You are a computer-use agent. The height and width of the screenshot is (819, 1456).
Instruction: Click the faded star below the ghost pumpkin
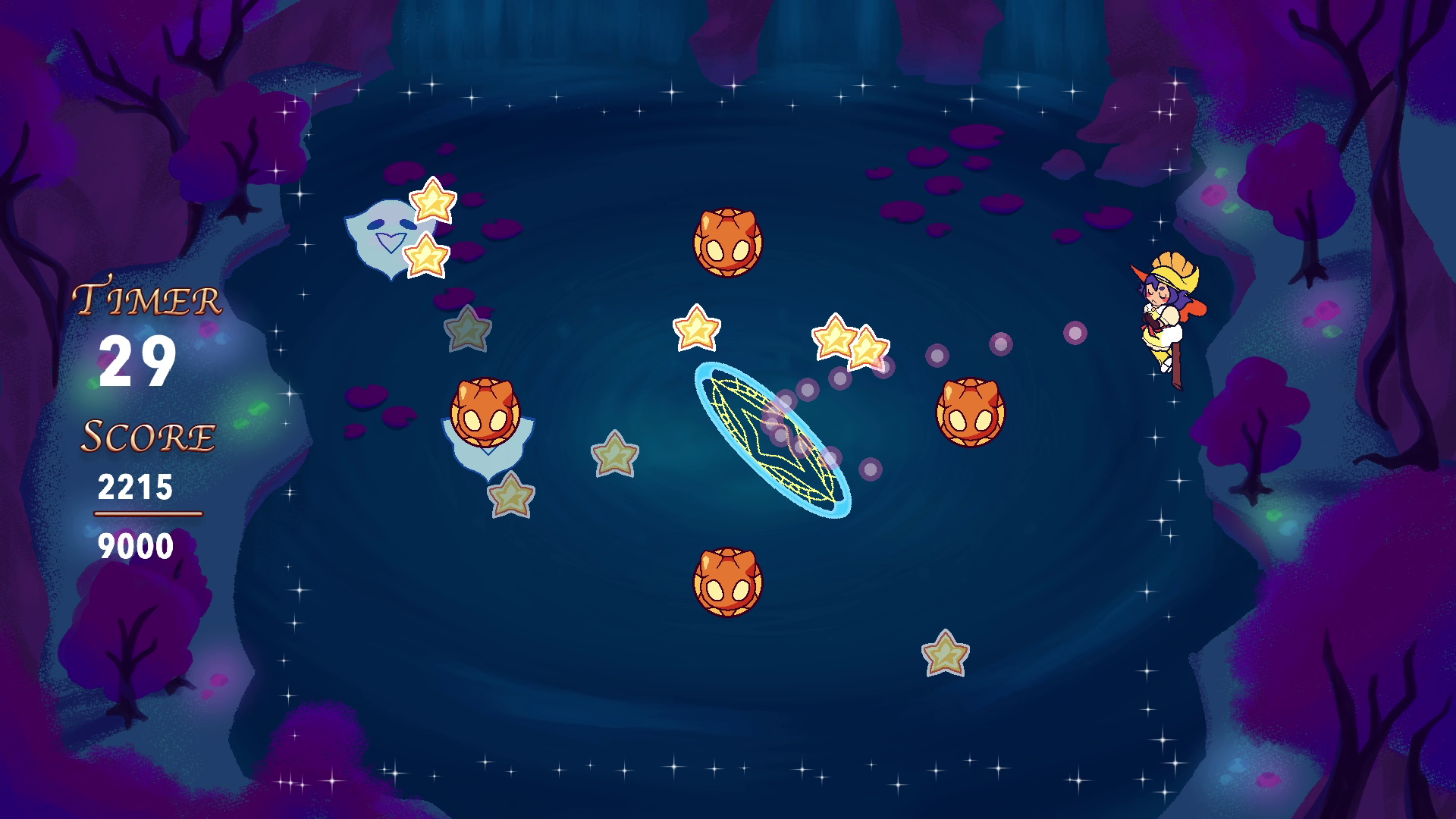pos(513,497)
